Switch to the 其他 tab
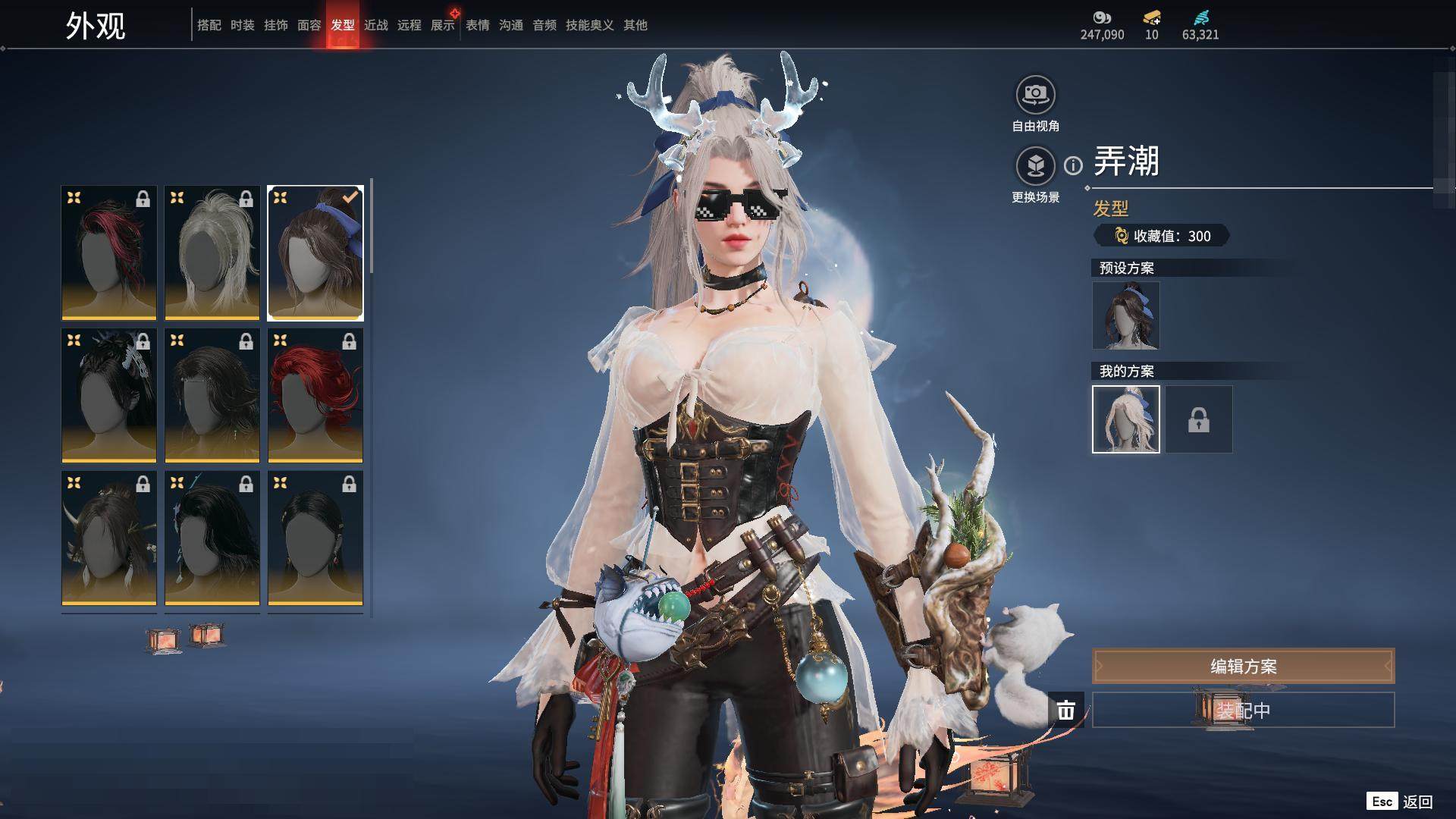The image size is (1456, 819). click(635, 25)
